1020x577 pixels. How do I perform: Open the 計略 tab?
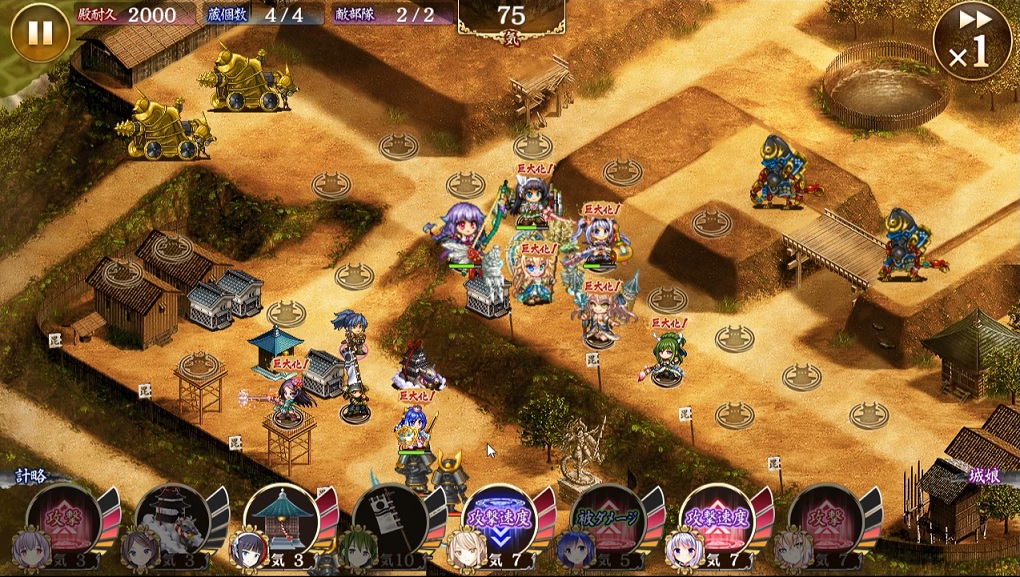[29, 477]
